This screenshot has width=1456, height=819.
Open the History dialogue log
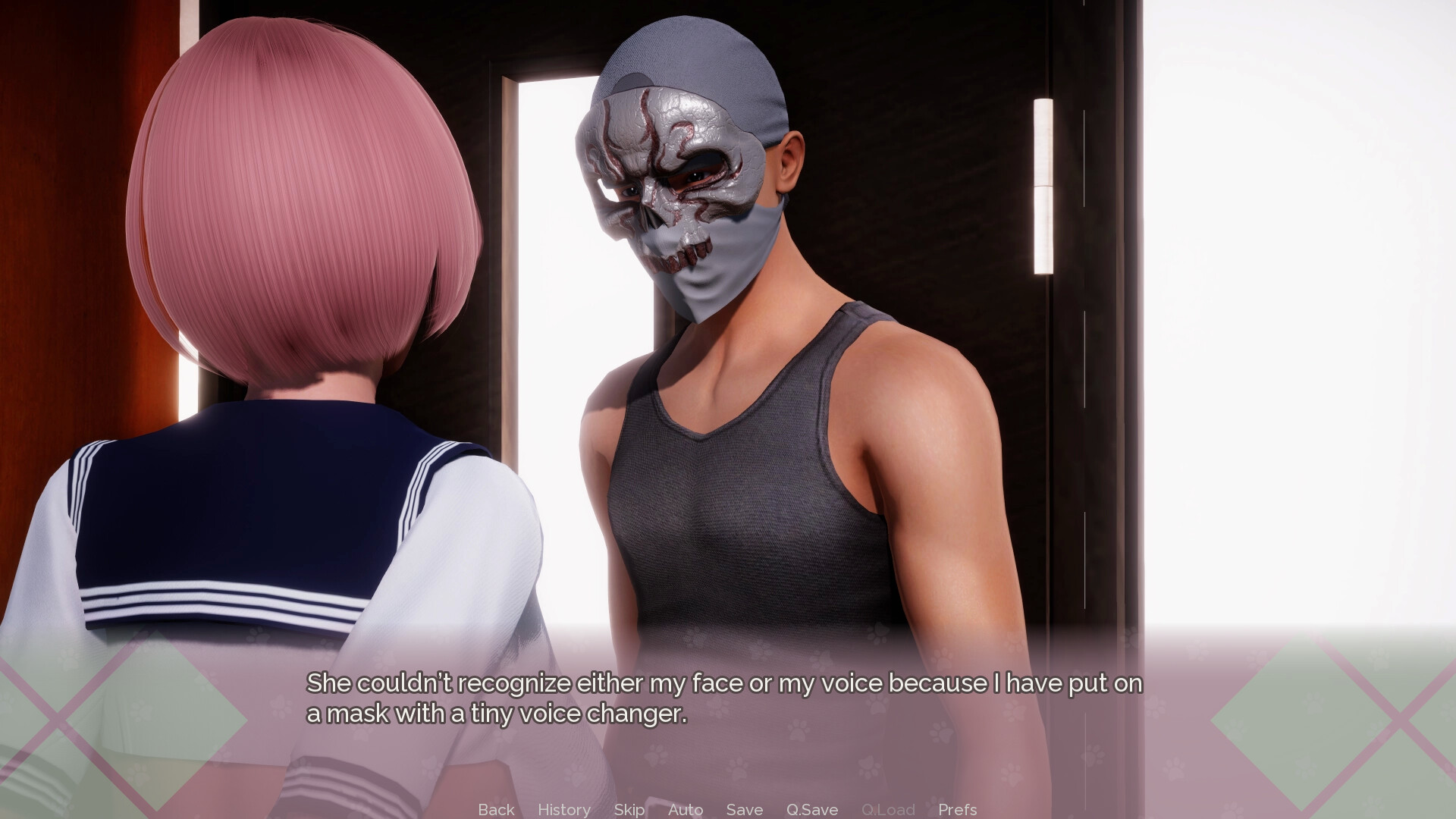pyautogui.click(x=563, y=809)
